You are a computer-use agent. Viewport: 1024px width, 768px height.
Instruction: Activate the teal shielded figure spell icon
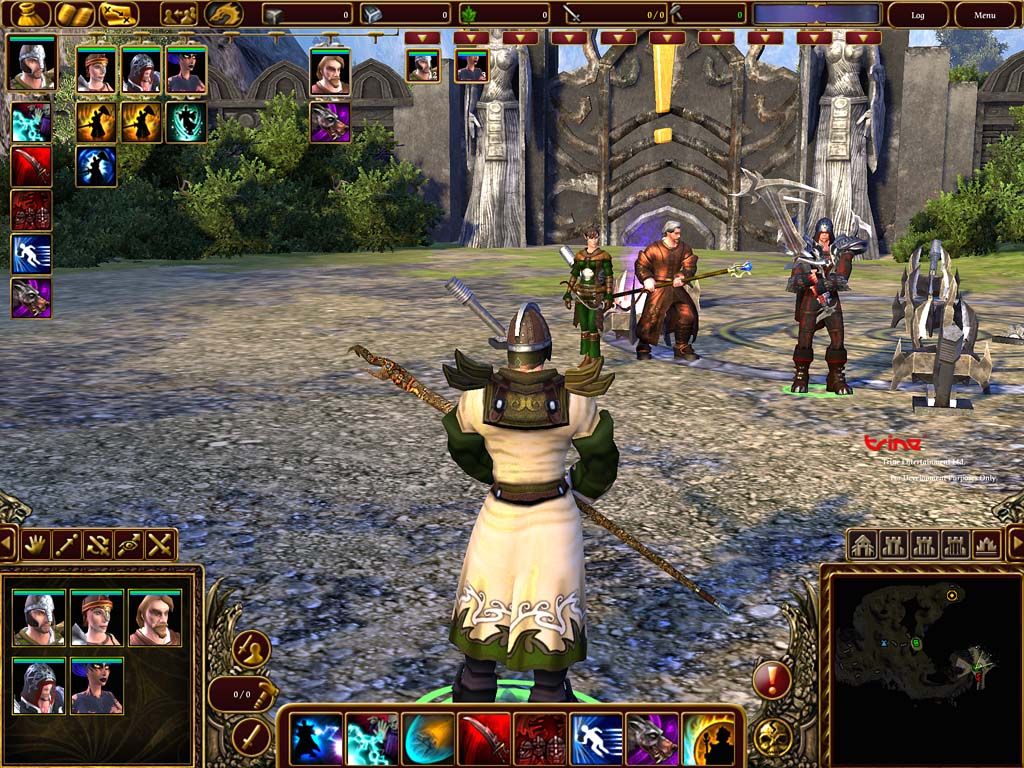(186, 122)
